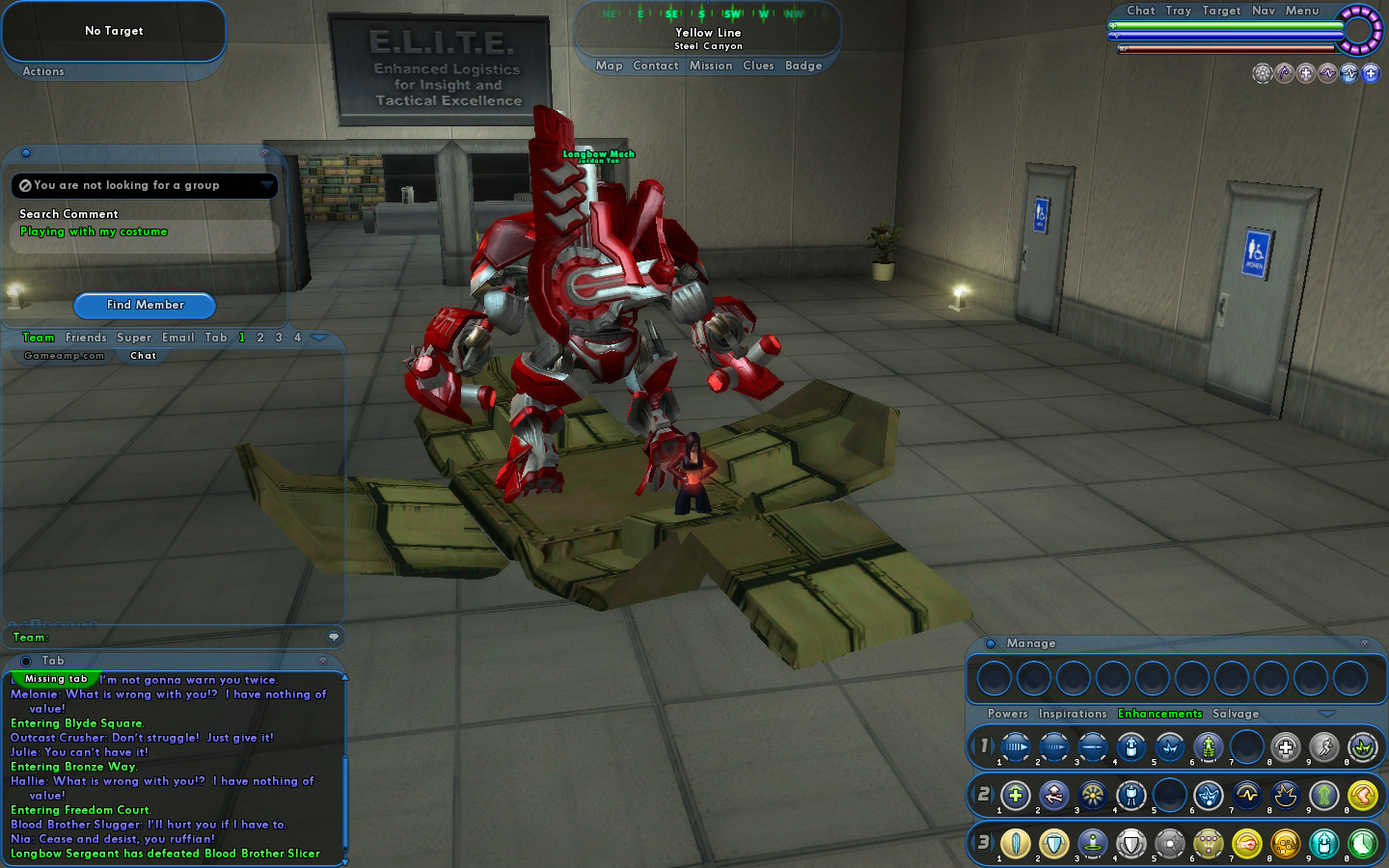
Task: Open the Clues window
Action: coord(758,66)
